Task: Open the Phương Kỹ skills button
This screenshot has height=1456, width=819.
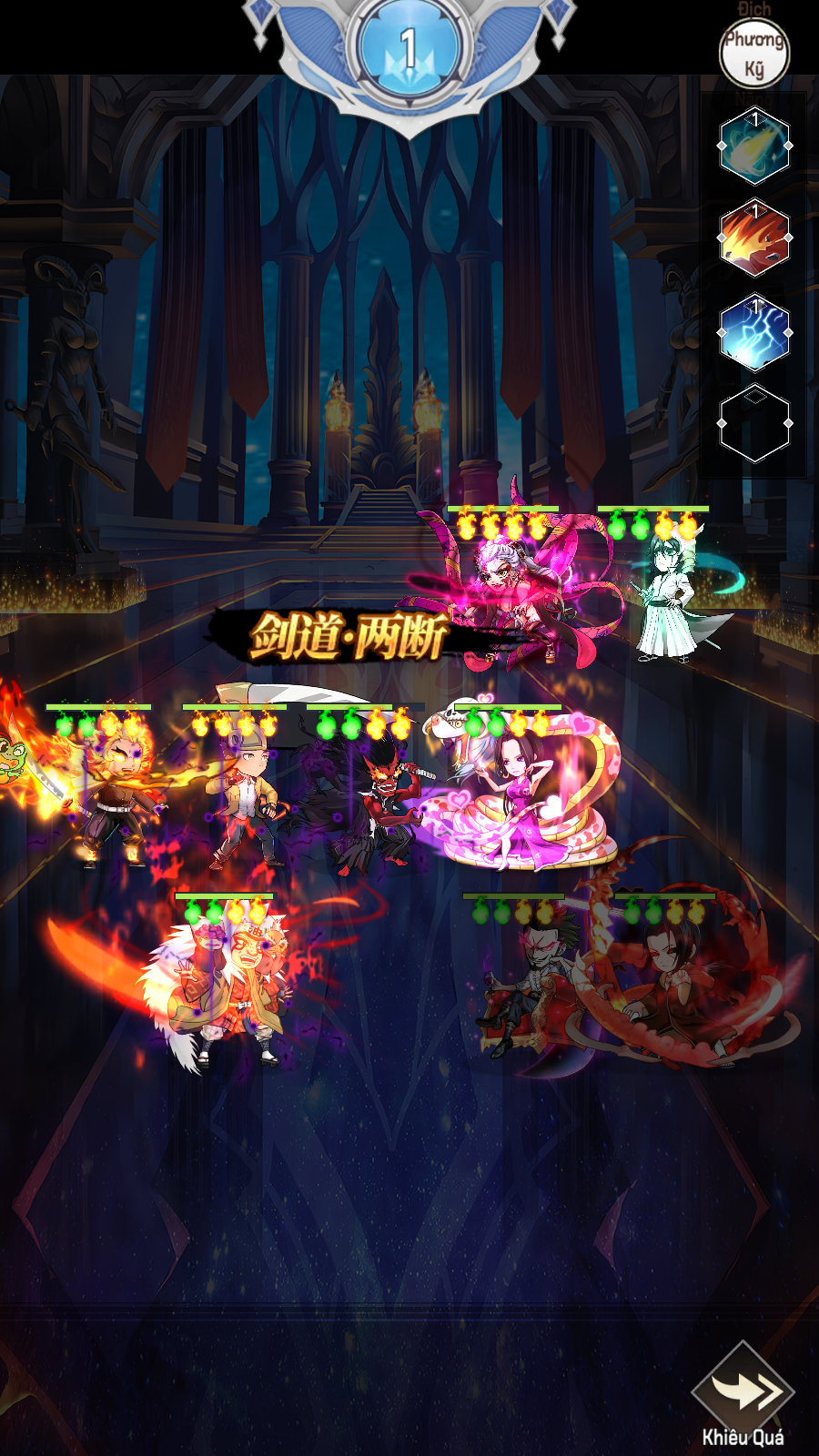Action: click(x=754, y=53)
